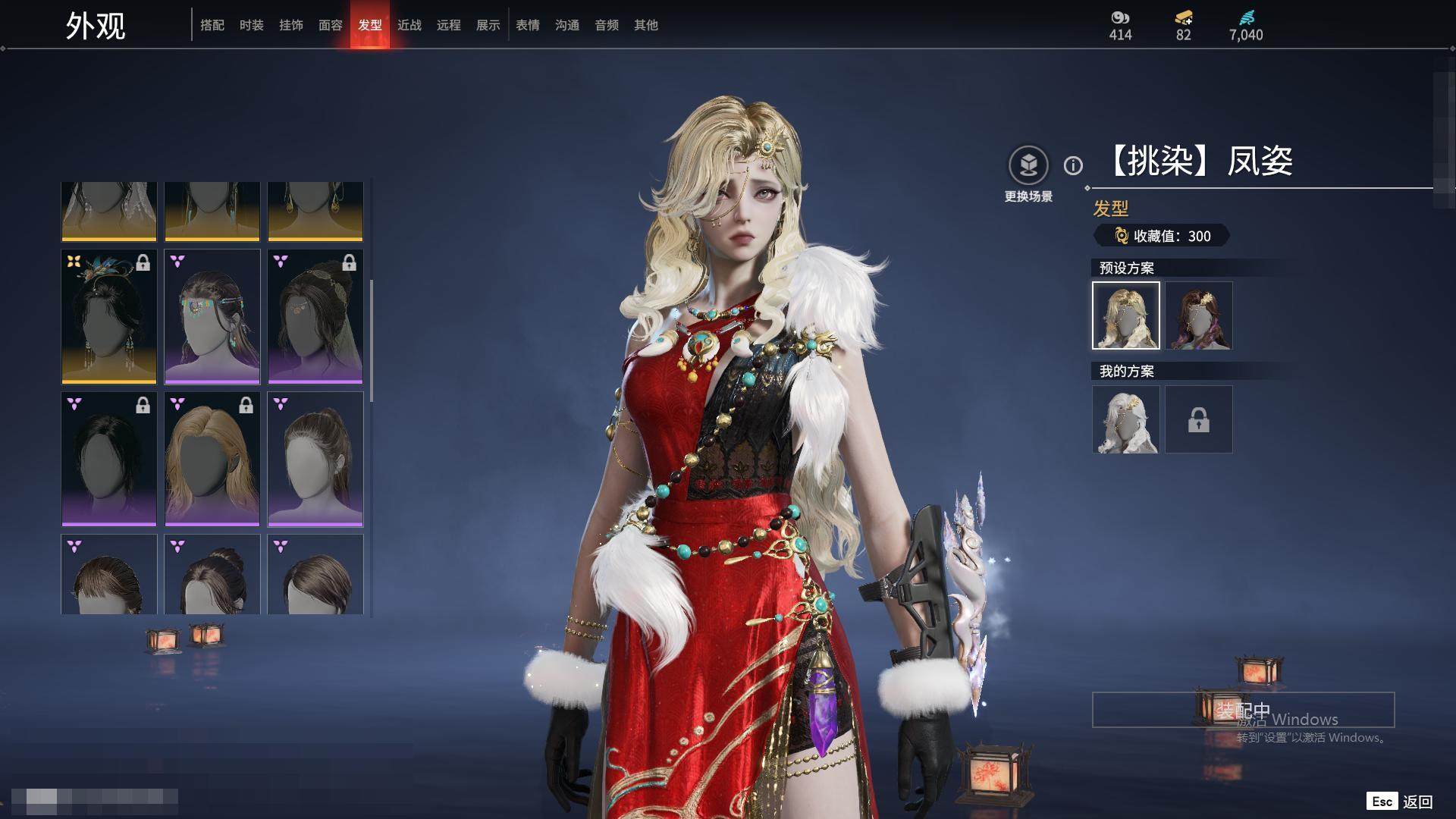Show the 展示 tab

coord(488,25)
